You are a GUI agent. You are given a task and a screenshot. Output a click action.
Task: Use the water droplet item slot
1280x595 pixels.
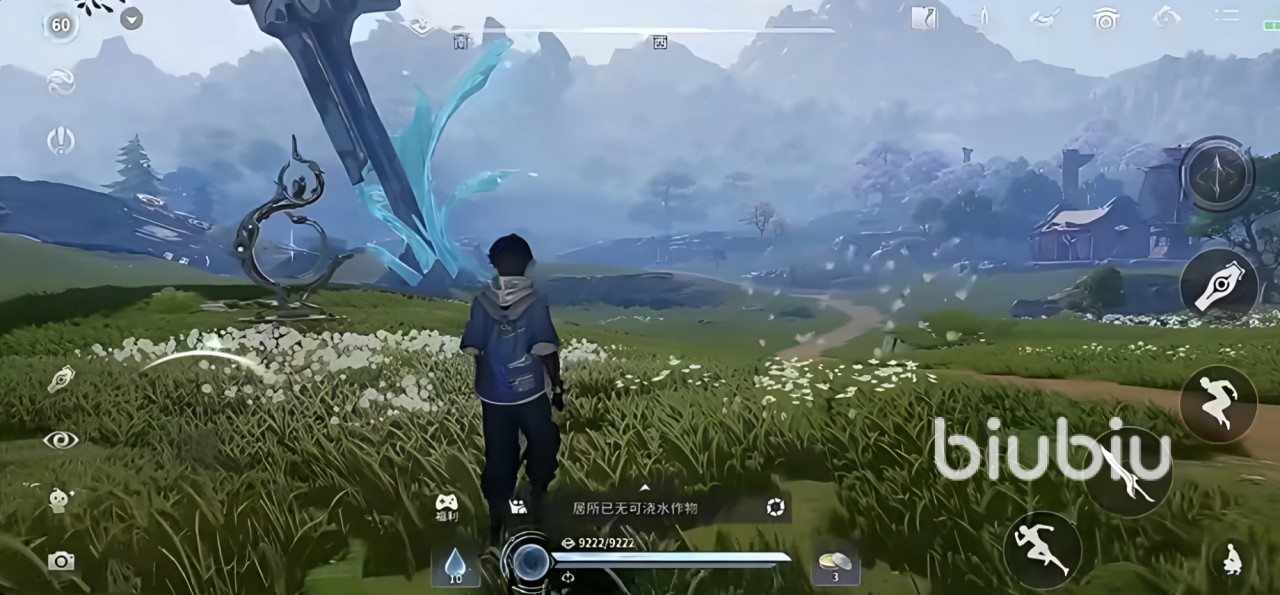pyautogui.click(x=455, y=565)
